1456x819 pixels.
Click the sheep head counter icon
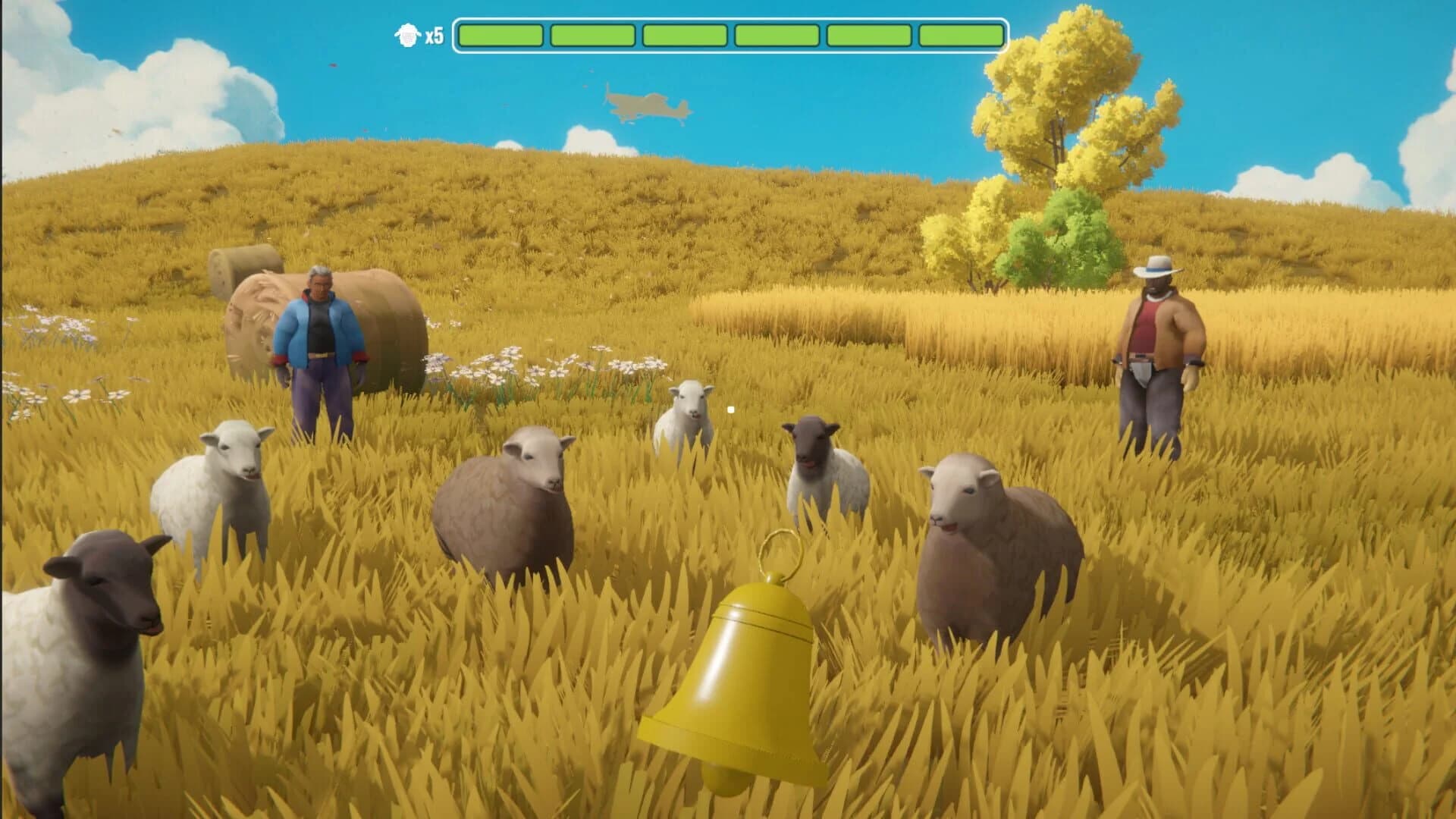pos(408,34)
